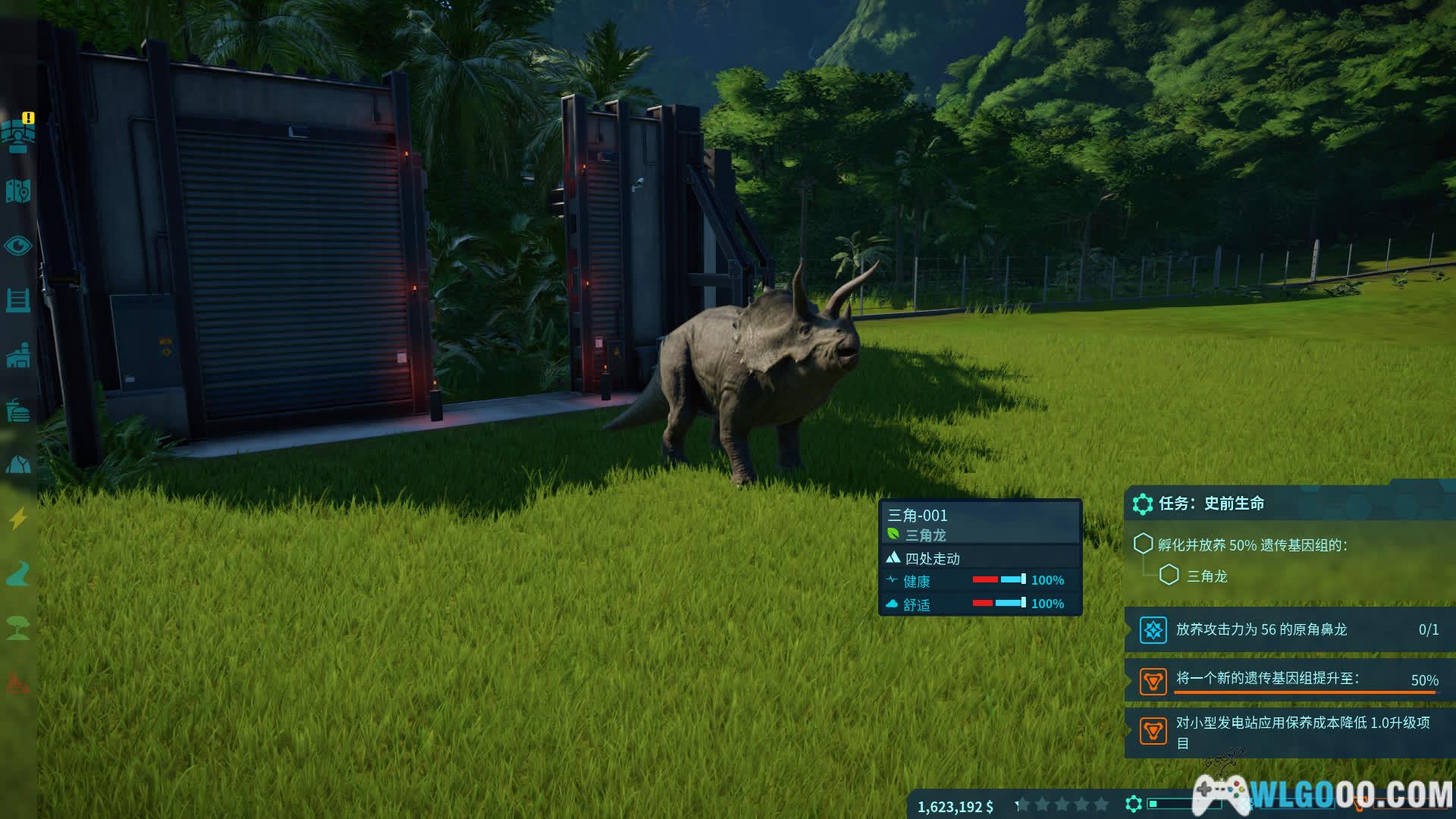Select the 三角龙 mission objective
This screenshot has width=1456, height=819.
click(x=1207, y=576)
